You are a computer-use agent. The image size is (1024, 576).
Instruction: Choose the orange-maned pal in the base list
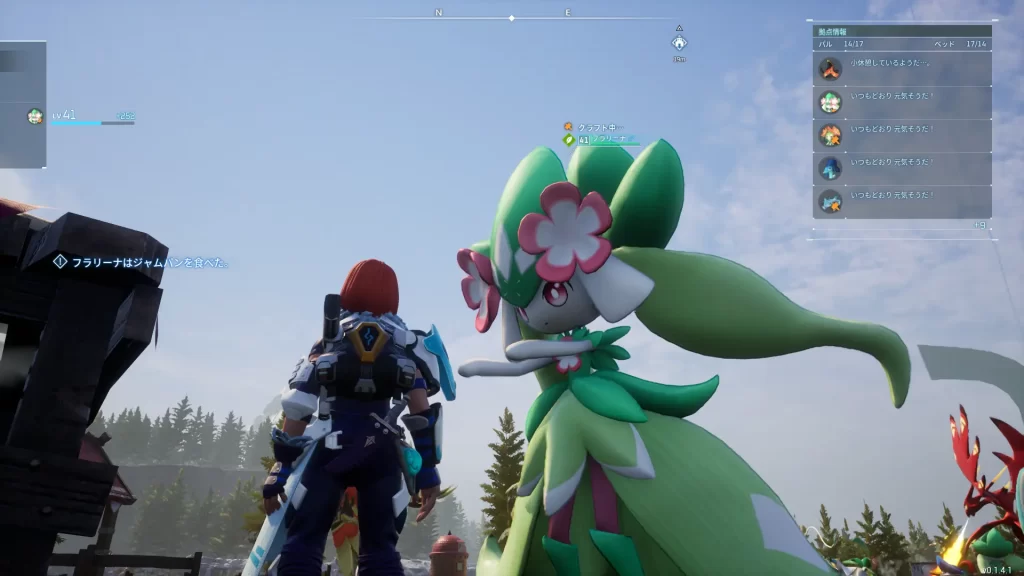click(901, 135)
